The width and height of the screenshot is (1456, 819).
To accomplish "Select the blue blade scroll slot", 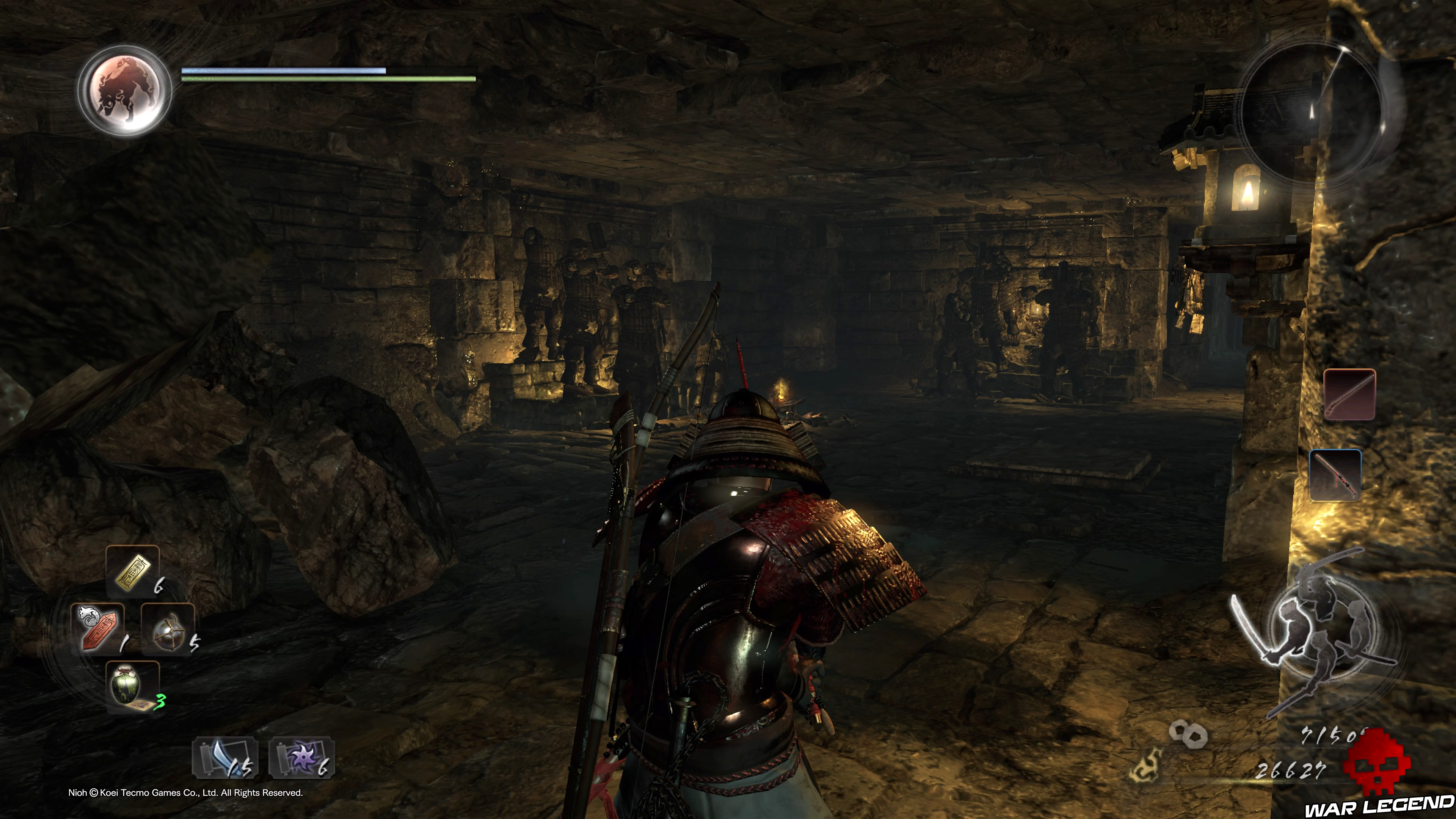I will click(226, 758).
